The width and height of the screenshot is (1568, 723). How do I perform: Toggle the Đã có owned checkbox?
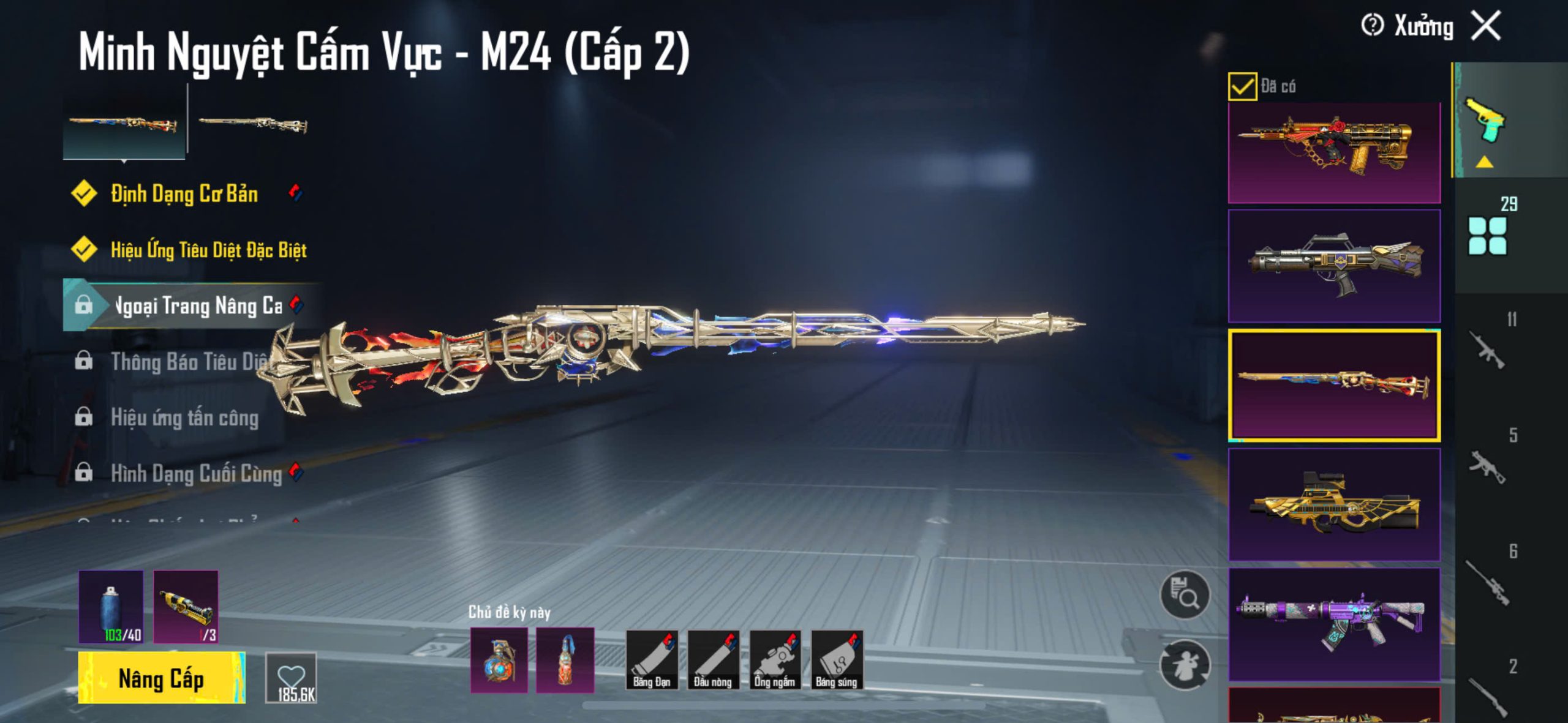click(x=1242, y=86)
